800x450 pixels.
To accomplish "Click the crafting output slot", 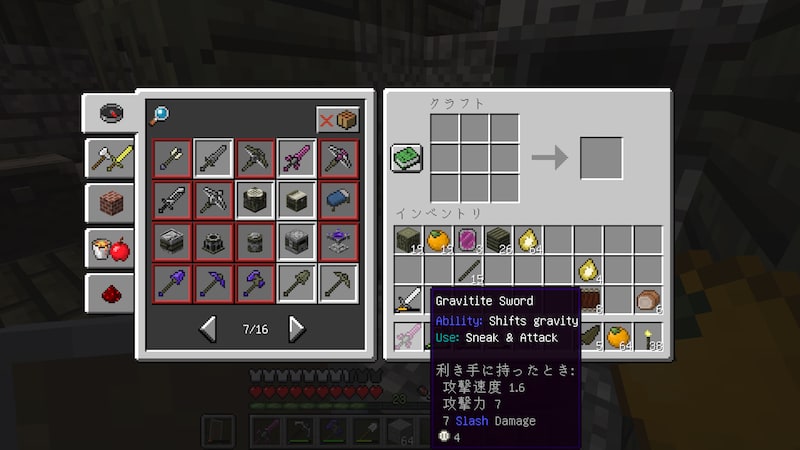I will click(601, 158).
